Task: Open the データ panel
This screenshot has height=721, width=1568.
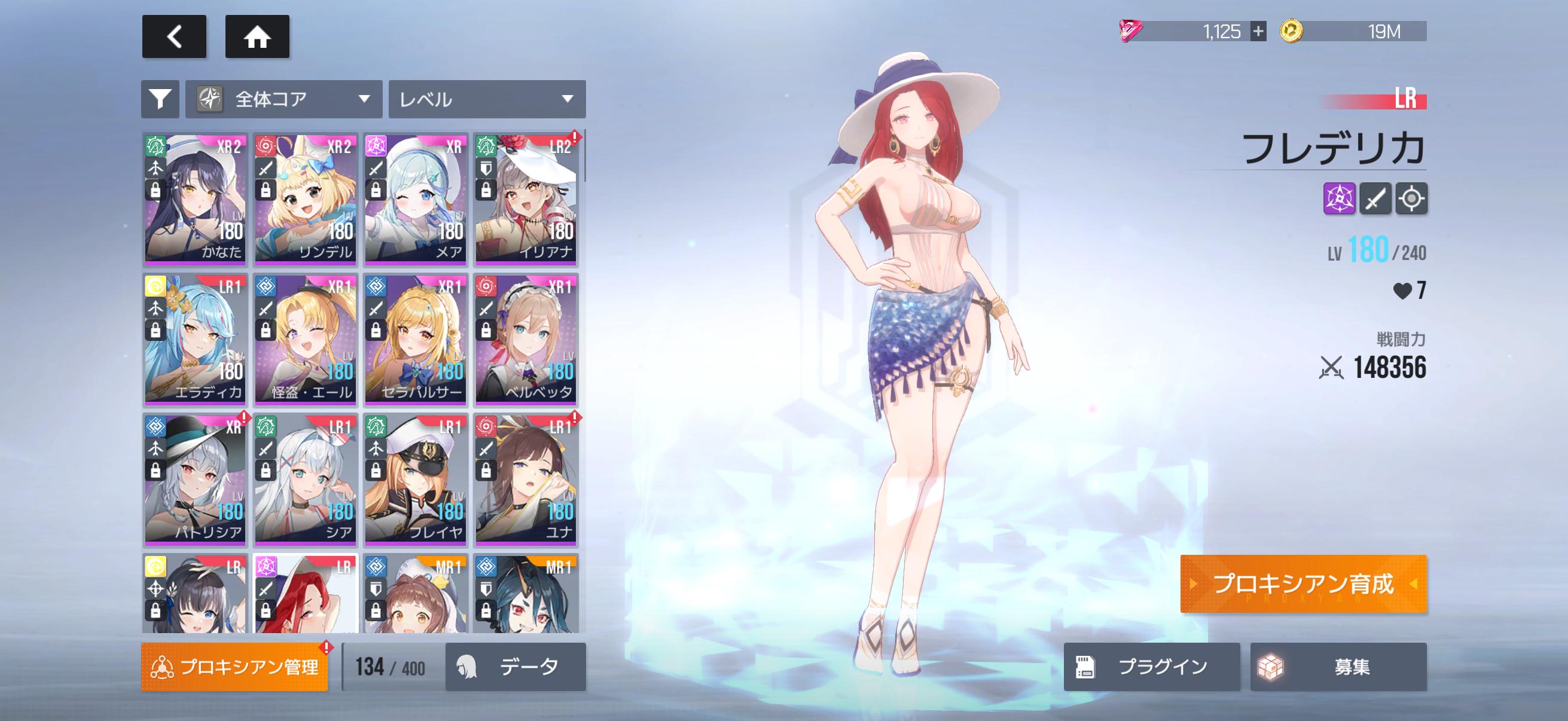Action: click(515, 667)
